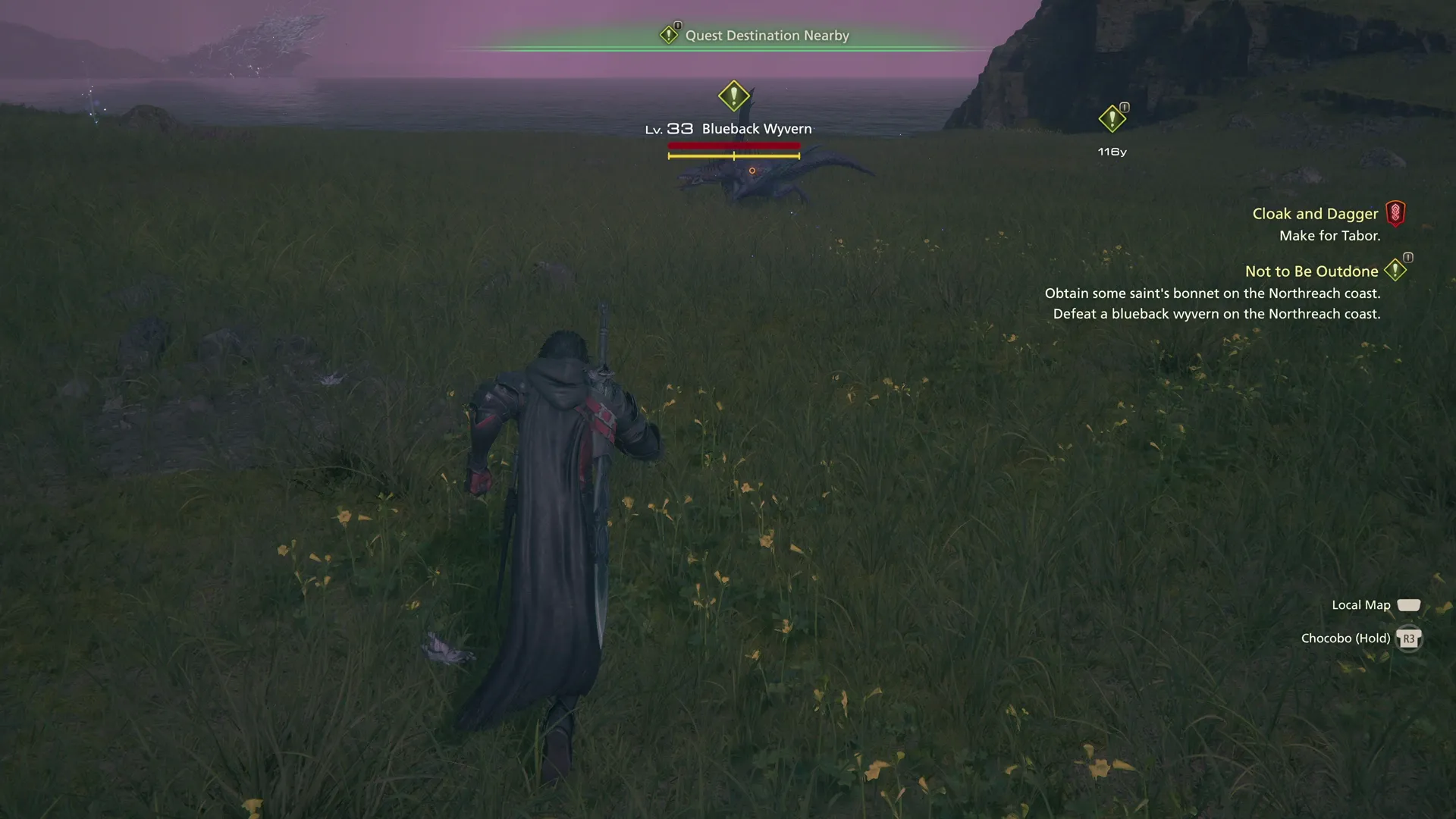Screen dimensions: 1456x819
Task: Click the Blueback Wyvern's red health bar
Action: click(x=733, y=145)
